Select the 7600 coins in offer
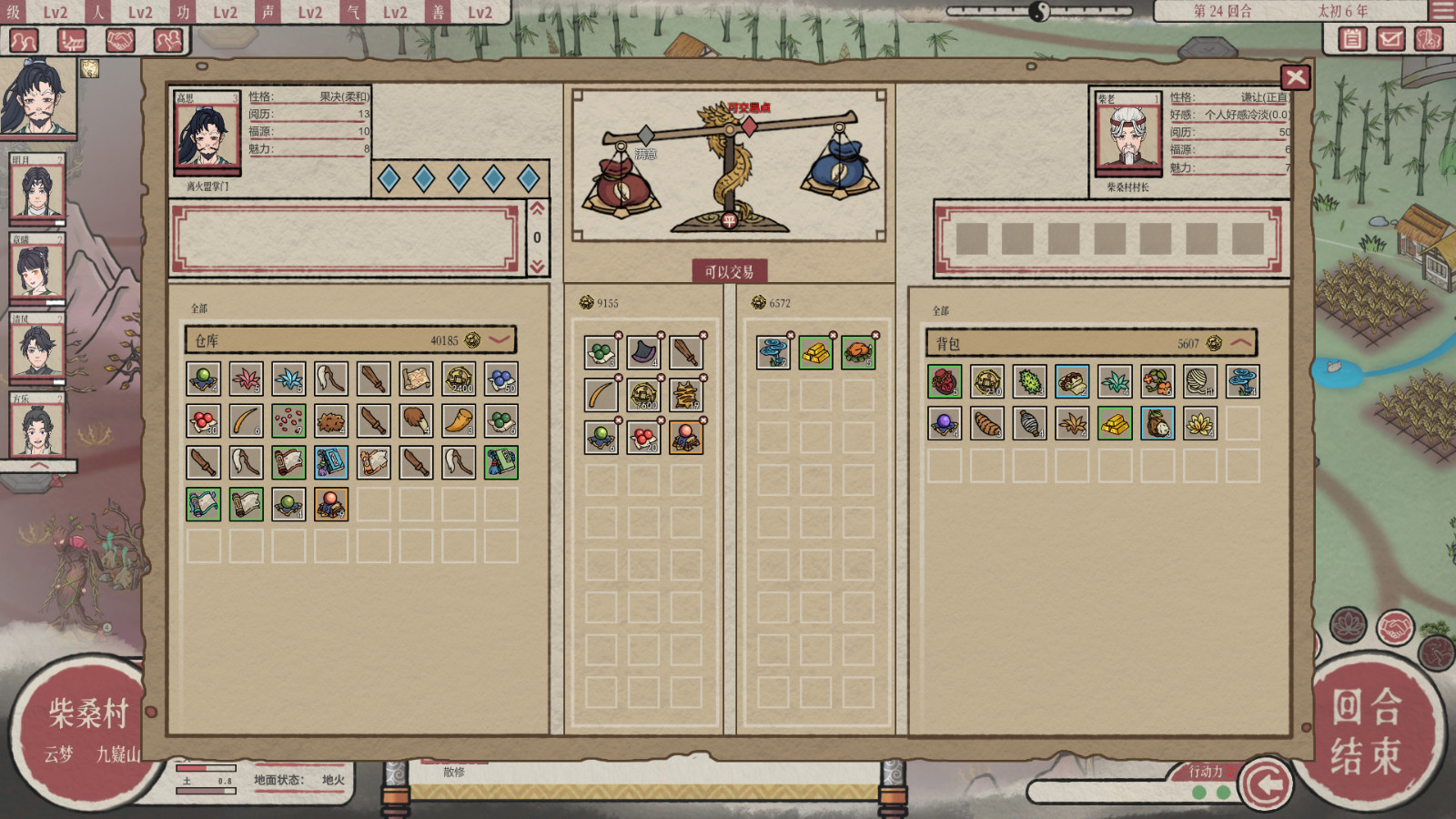The image size is (1456, 819). coord(643,395)
